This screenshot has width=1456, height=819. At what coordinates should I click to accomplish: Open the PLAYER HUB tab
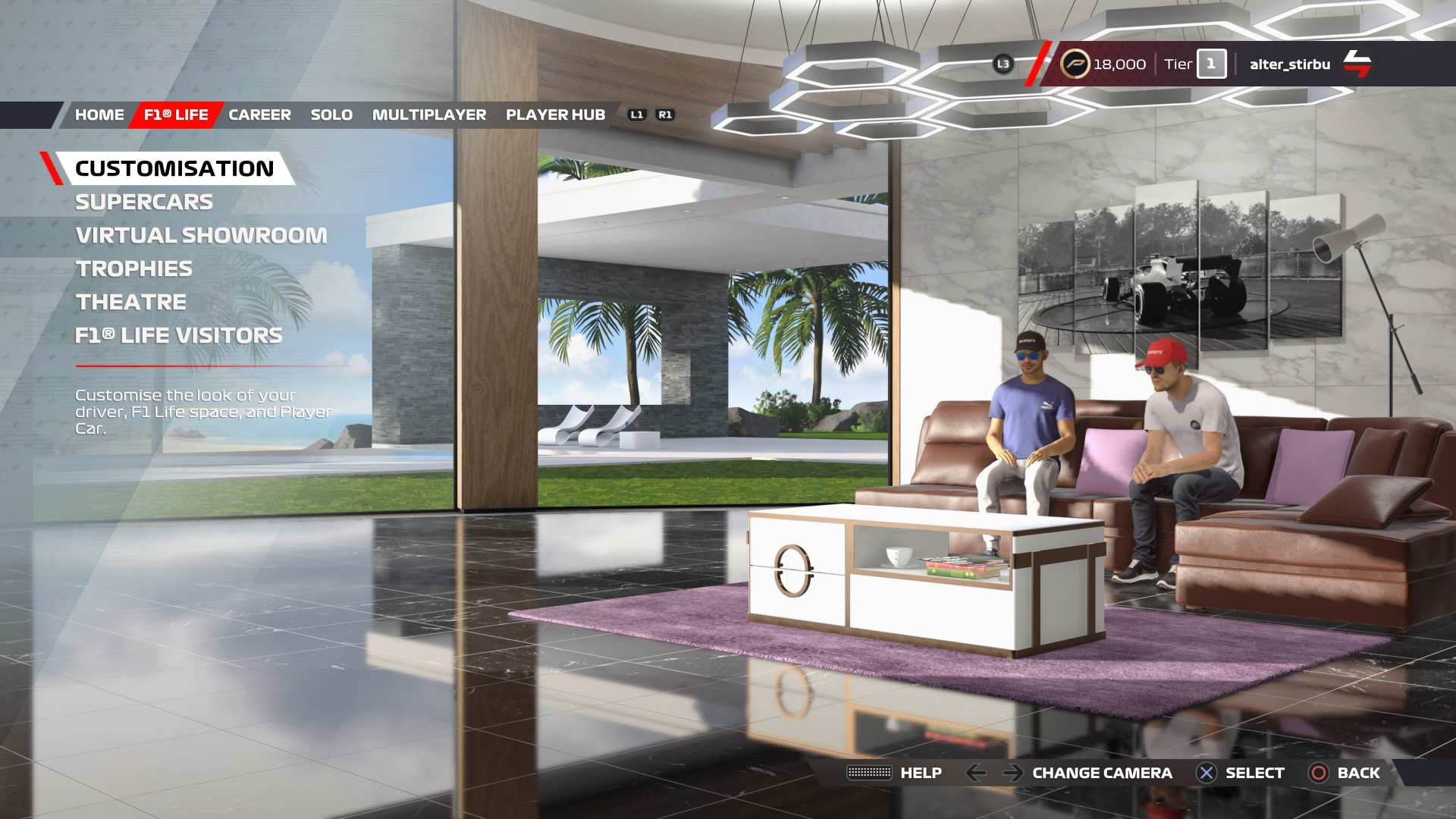(555, 115)
